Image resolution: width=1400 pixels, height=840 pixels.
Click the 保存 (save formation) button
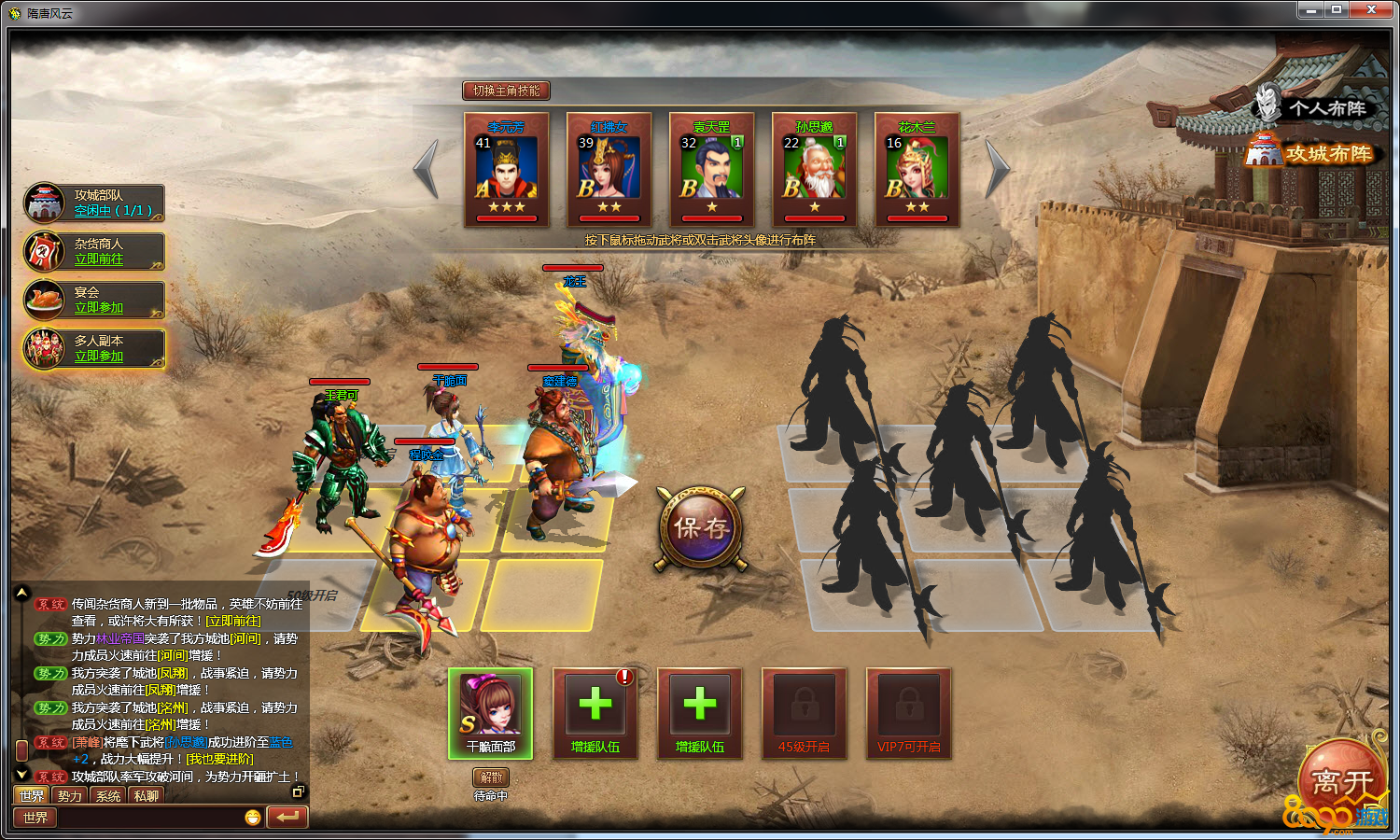click(701, 528)
